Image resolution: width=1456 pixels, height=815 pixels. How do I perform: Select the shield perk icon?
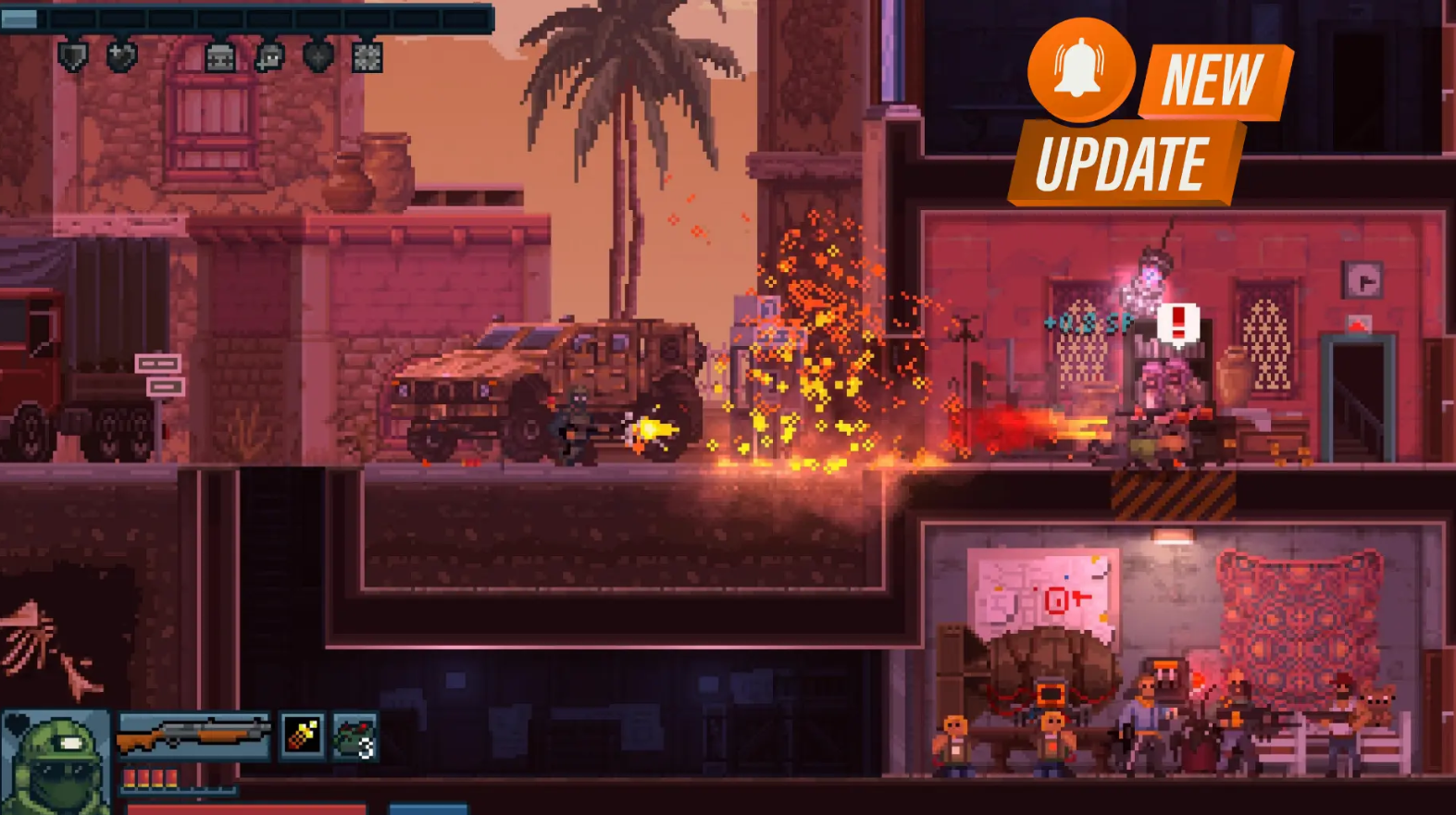point(72,57)
